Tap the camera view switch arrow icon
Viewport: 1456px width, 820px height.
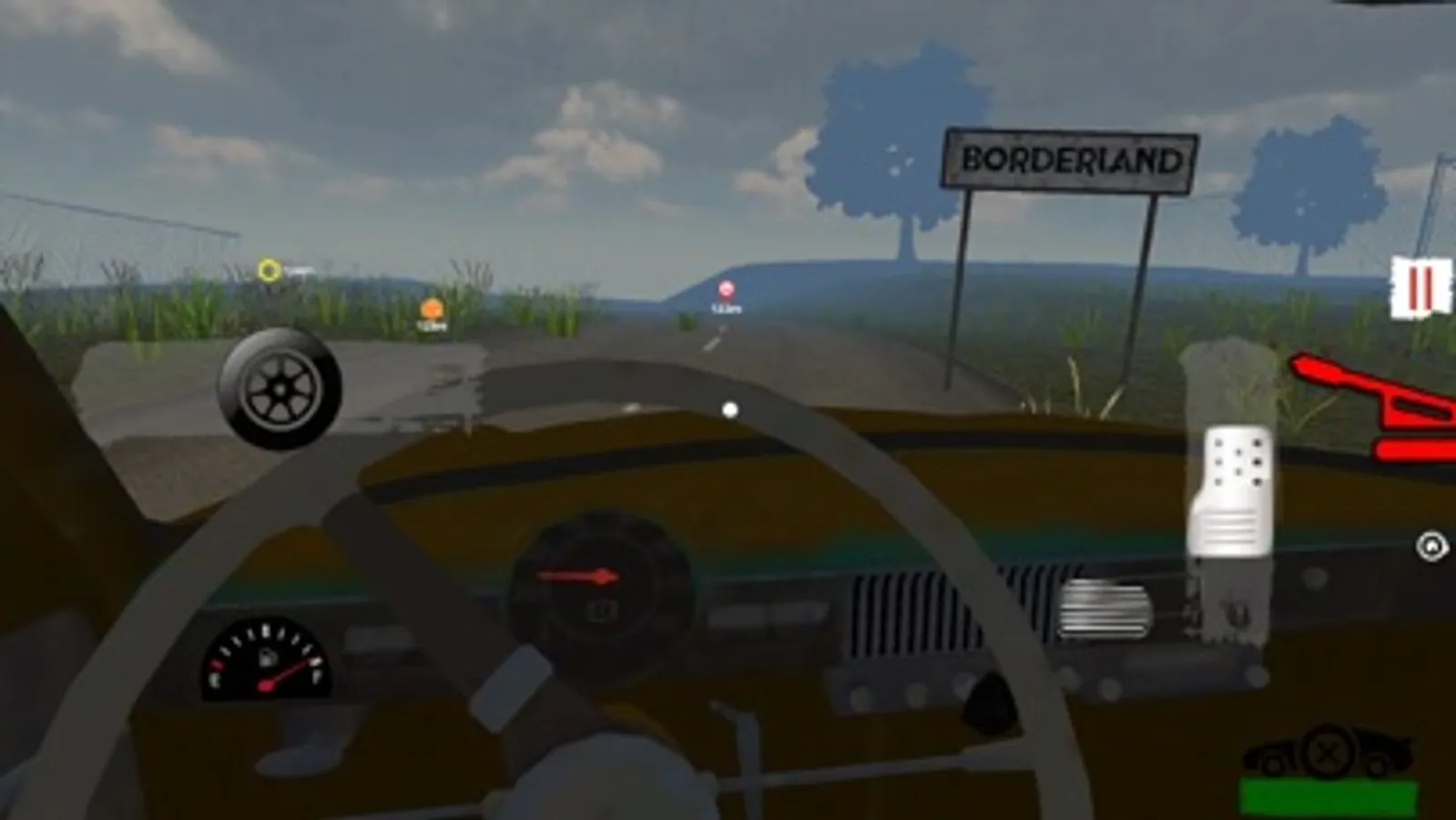[x=1431, y=545]
